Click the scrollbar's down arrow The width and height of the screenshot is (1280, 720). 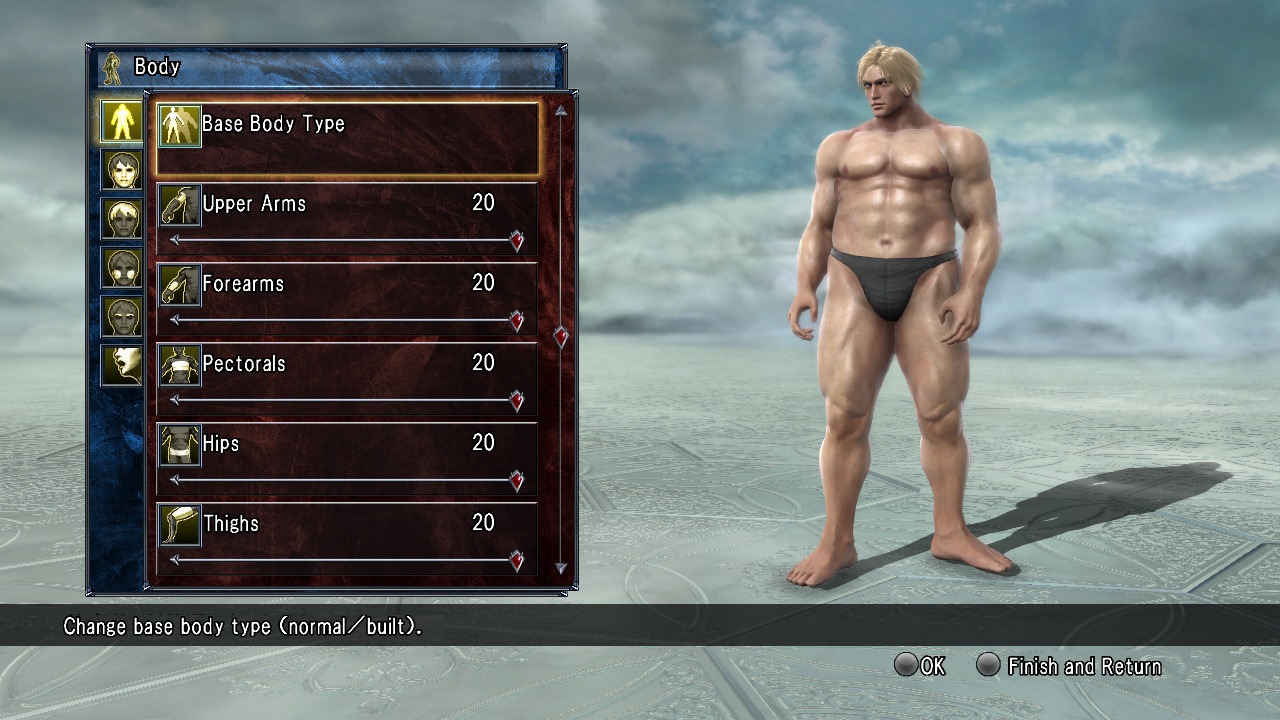point(561,568)
